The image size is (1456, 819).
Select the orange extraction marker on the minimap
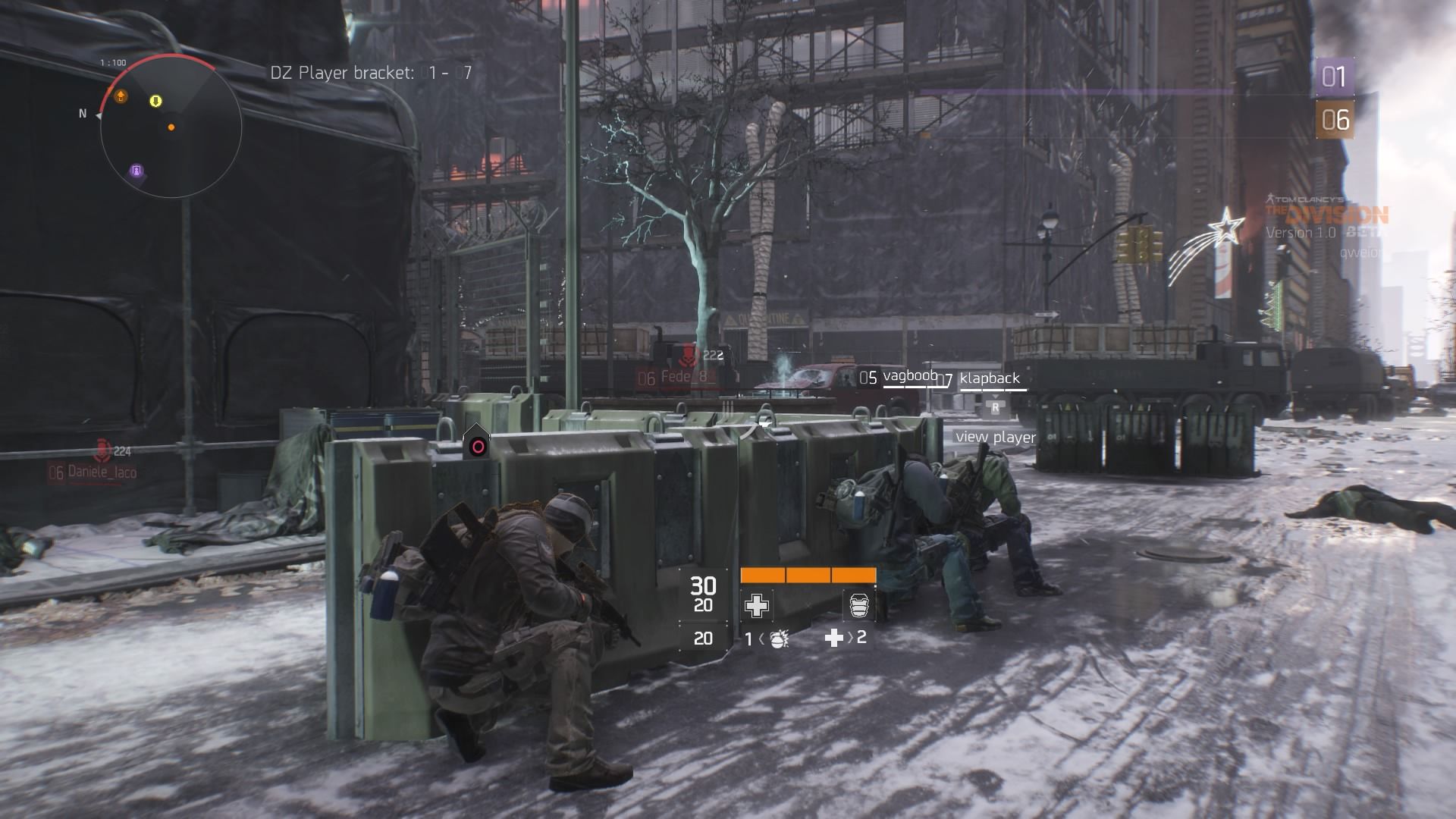pyautogui.click(x=120, y=96)
